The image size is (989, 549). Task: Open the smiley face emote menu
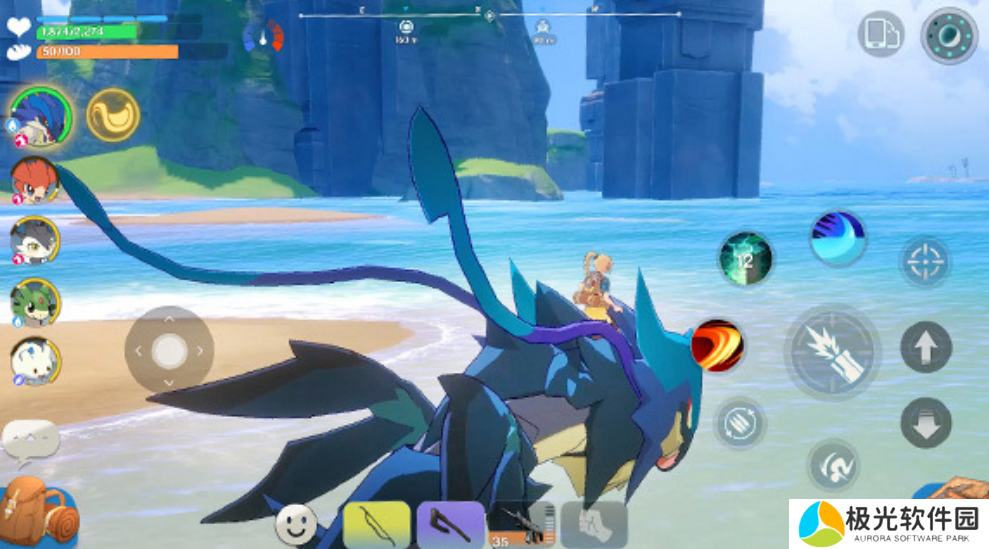[x=295, y=523]
